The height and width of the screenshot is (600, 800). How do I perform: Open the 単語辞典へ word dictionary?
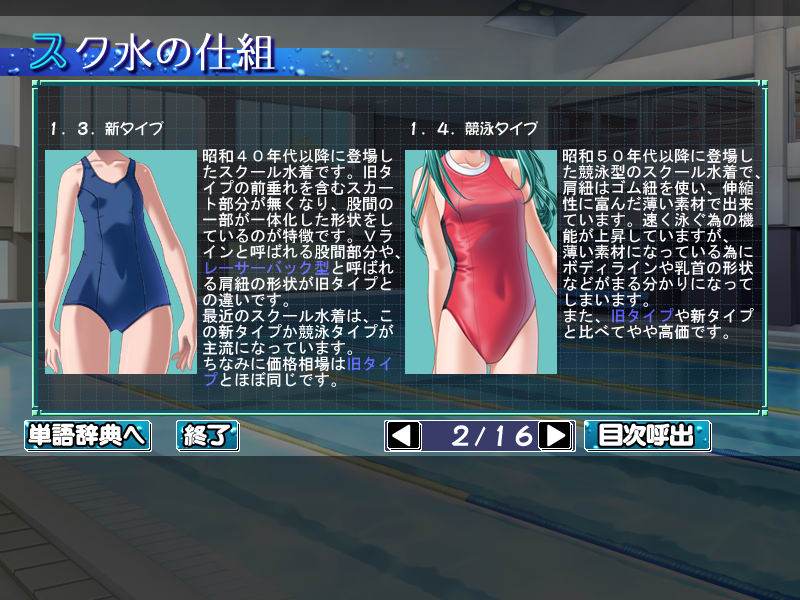pyautogui.click(x=87, y=436)
